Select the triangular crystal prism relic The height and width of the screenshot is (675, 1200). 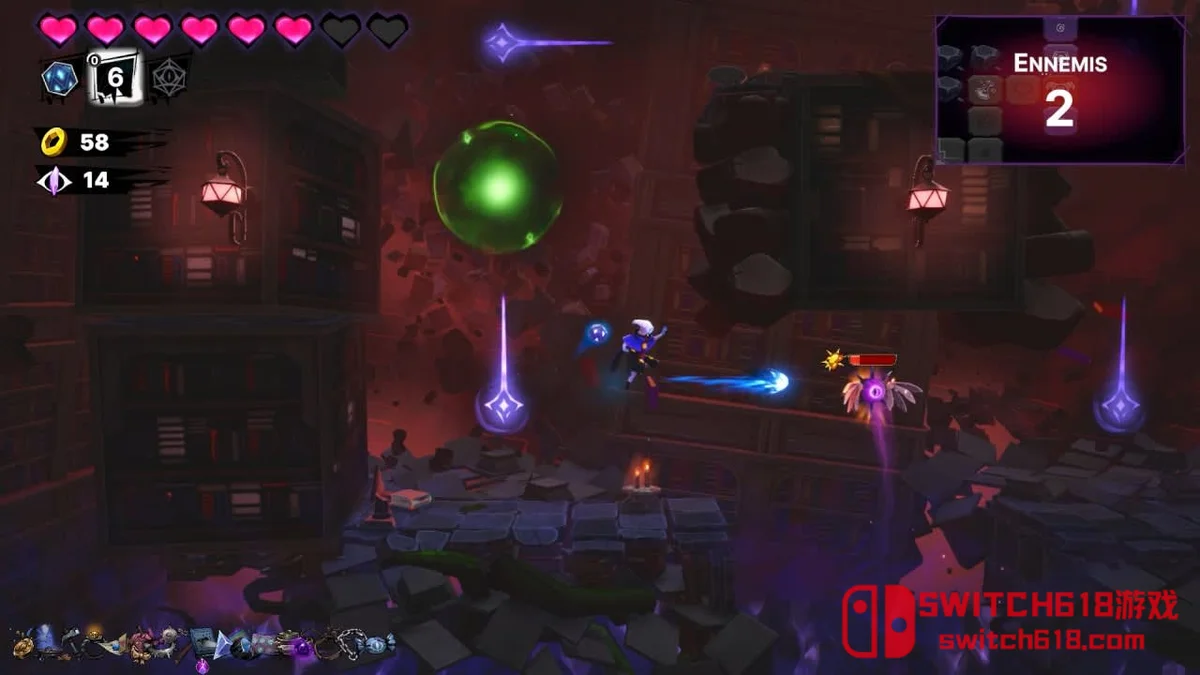click(222, 645)
